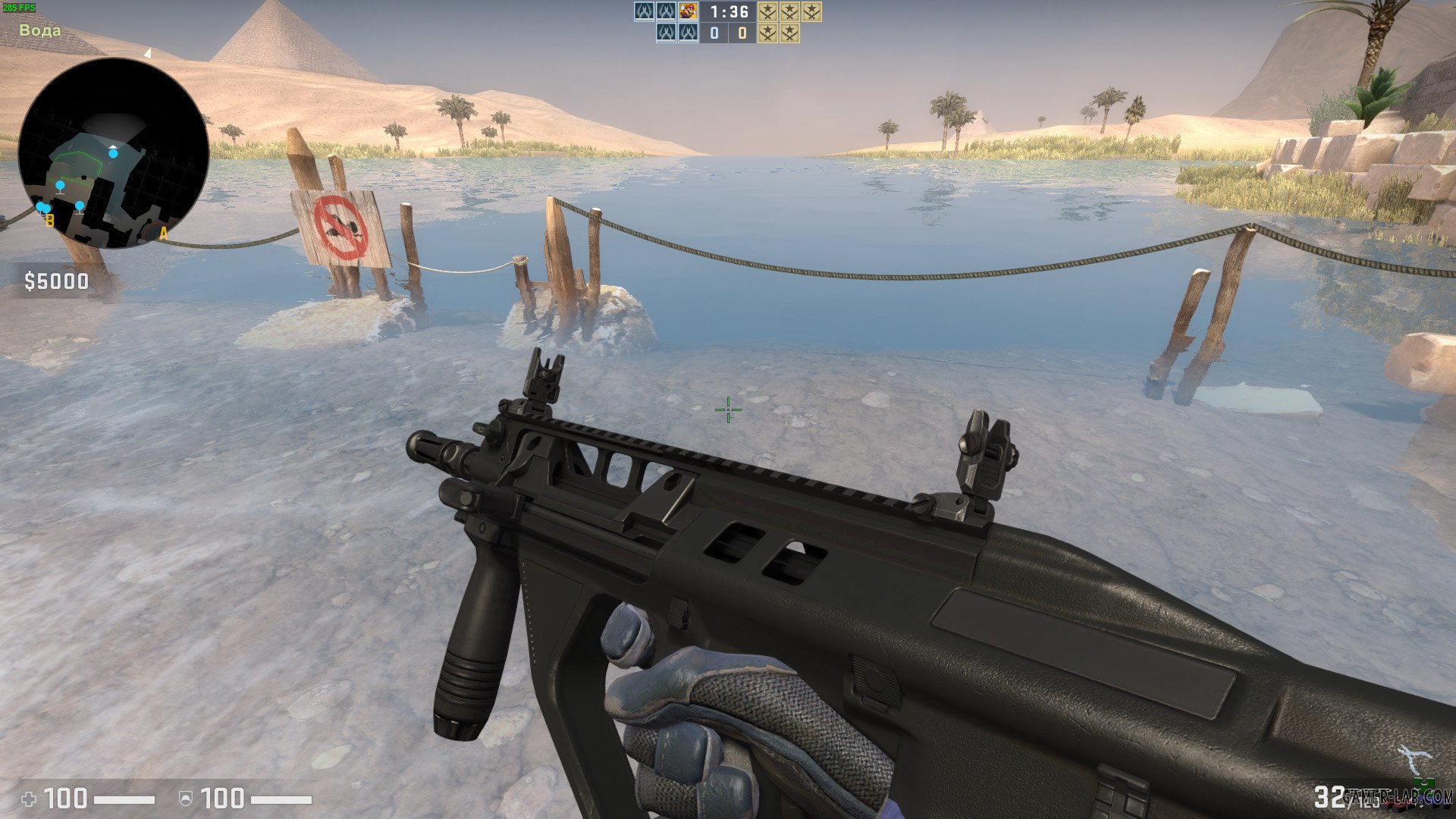
Task: Click the rightmost crossed-swords round icon
Action: click(x=811, y=11)
